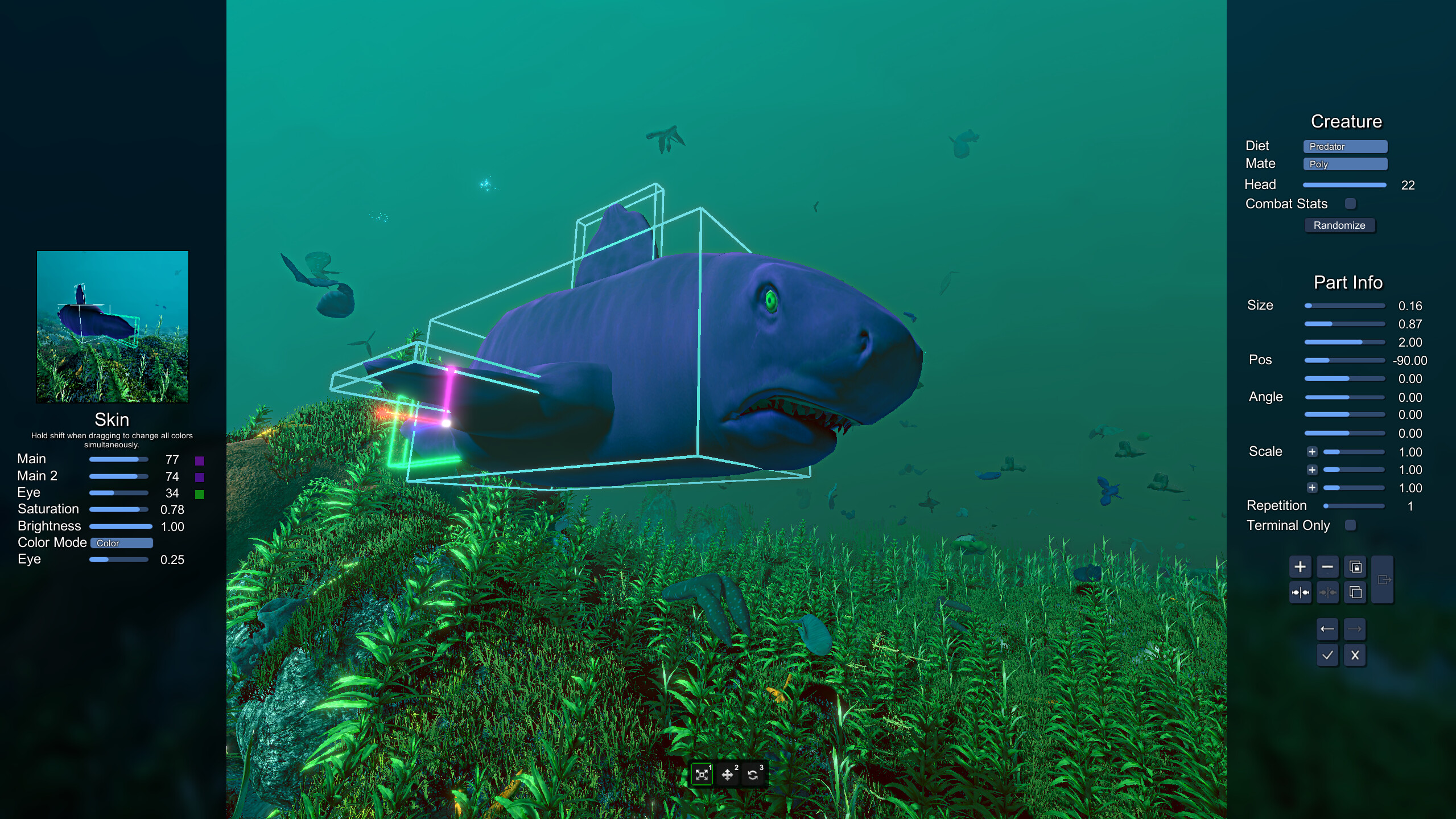
Task: Confirm edits with the checkmark button
Action: coord(1327,655)
